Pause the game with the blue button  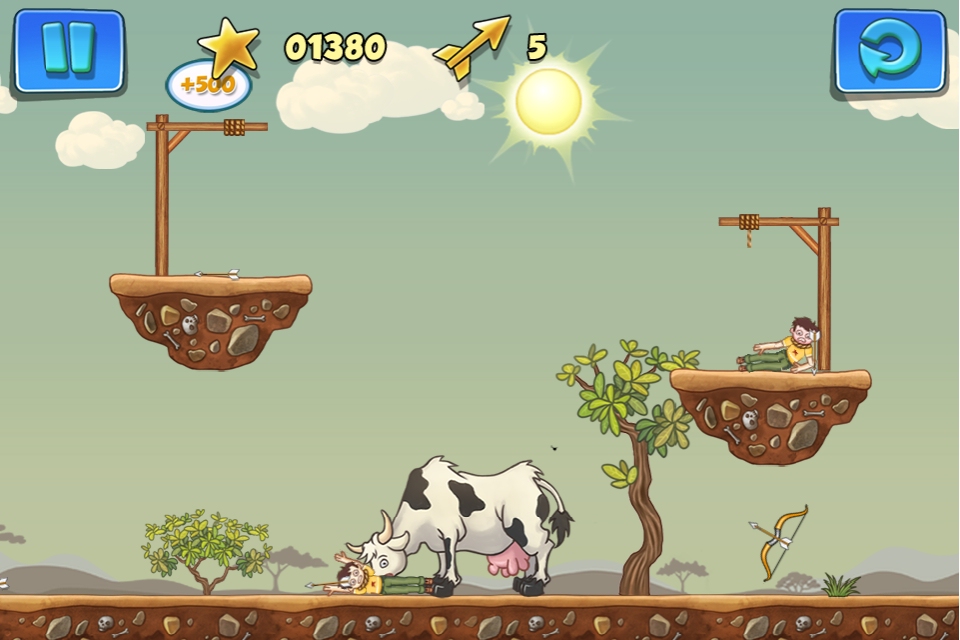click(68, 49)
